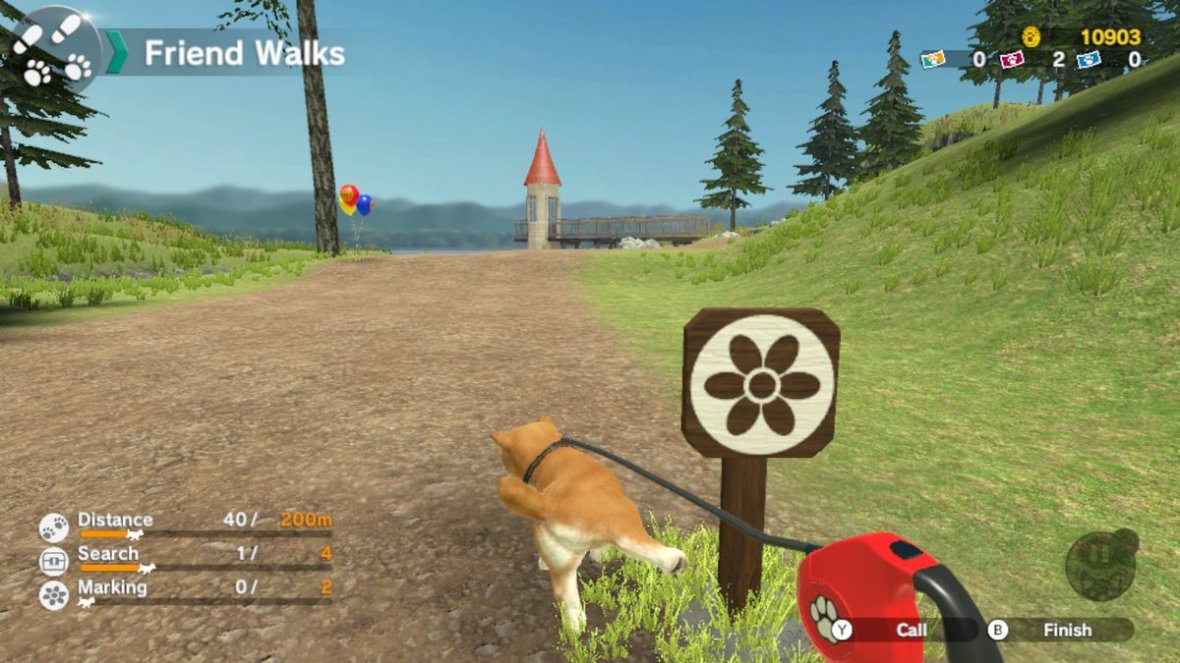Open the Search treasure chest objective icon

click(54, 561)
